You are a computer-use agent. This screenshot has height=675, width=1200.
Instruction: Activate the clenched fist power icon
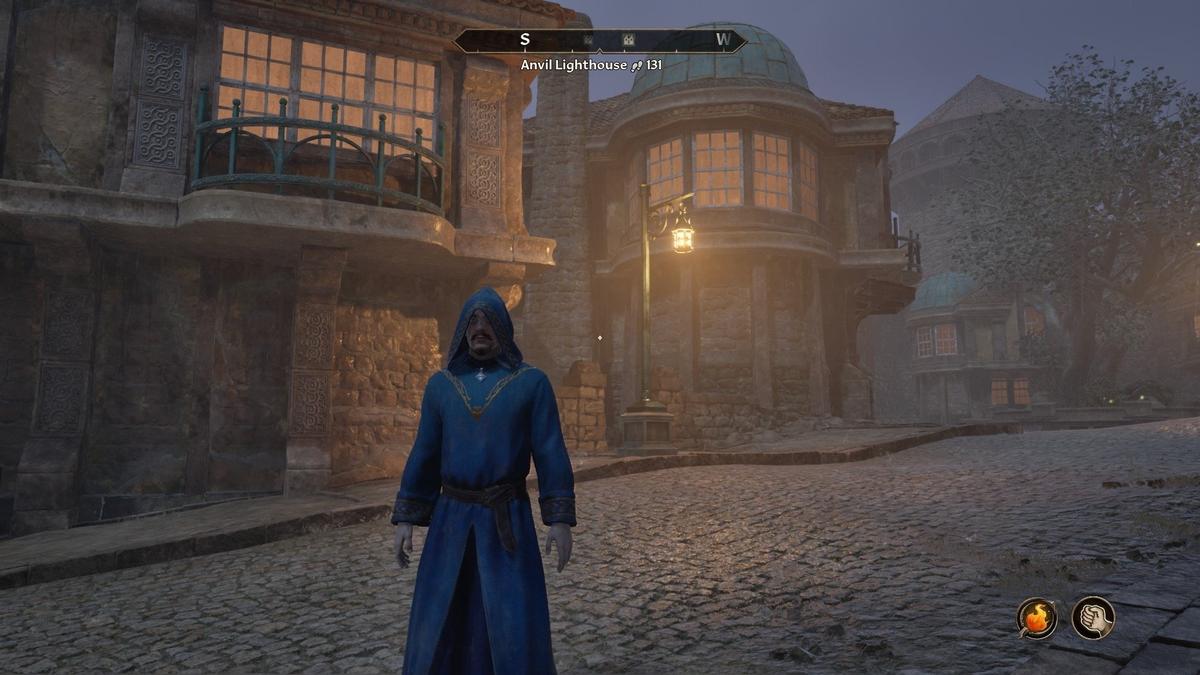pyautogui.click(x=1093, y=617)
